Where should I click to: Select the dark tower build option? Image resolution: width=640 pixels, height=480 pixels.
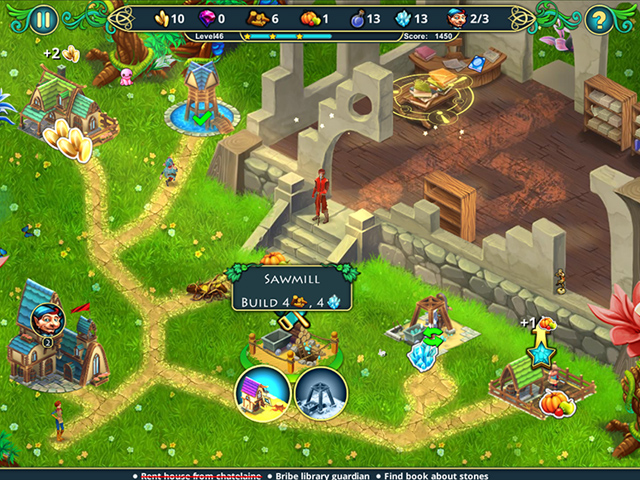(x=321, y=392)
